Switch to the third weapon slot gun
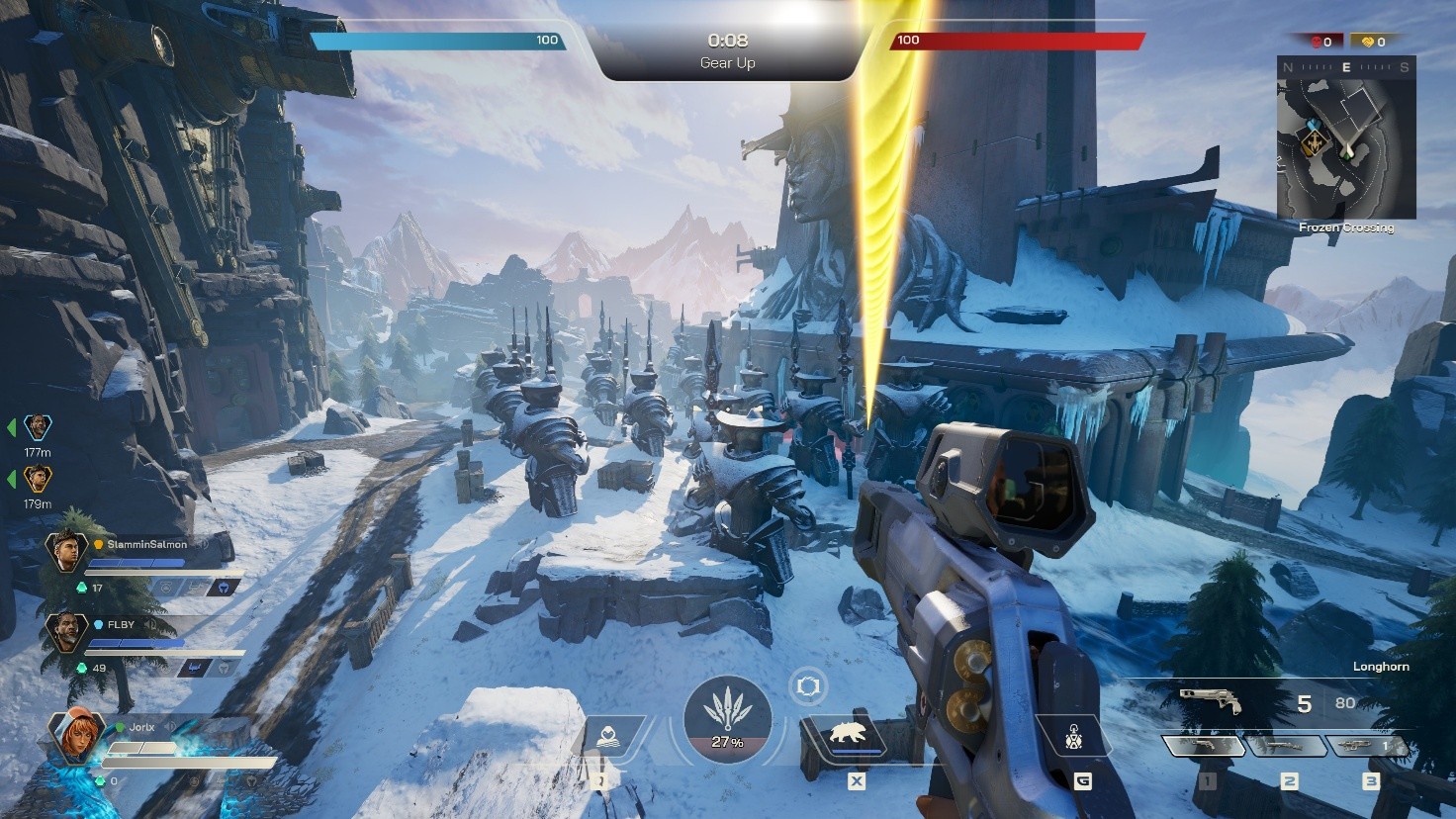Viewport: 1456px width, 819px height. click(x=1368, y=747)
